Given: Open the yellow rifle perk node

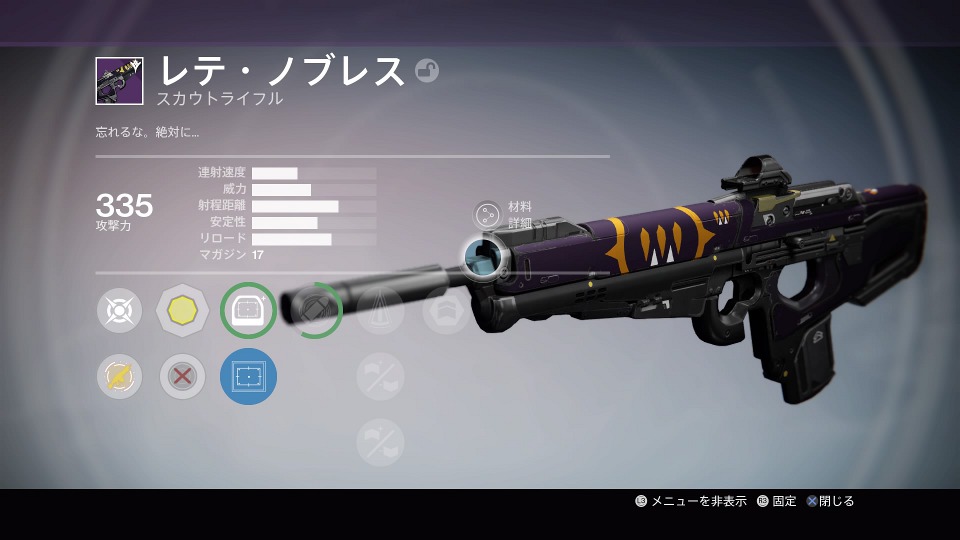Looking at the screenshot, I should click(120, 376).
